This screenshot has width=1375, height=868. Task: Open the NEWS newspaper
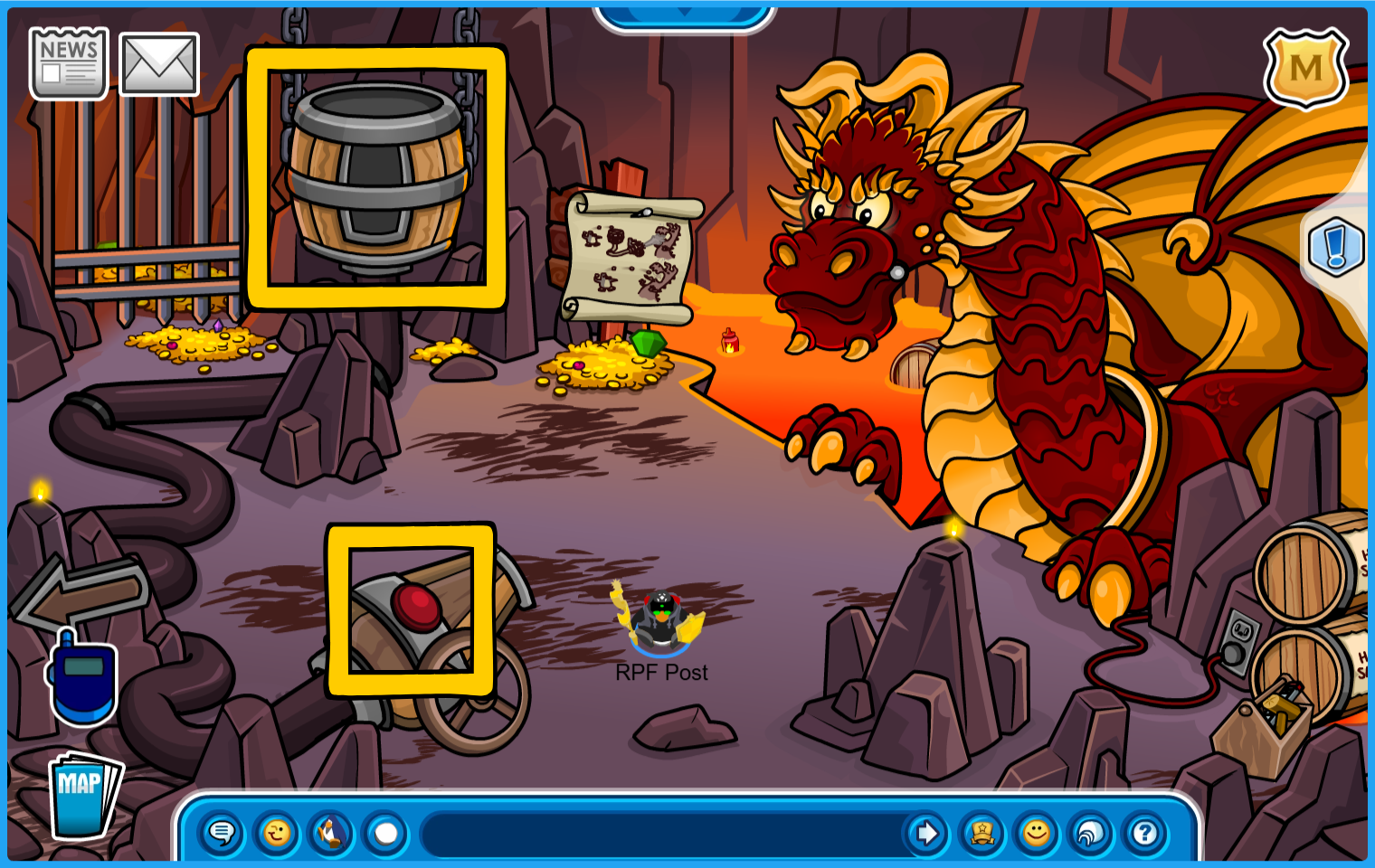click(69, 62)
